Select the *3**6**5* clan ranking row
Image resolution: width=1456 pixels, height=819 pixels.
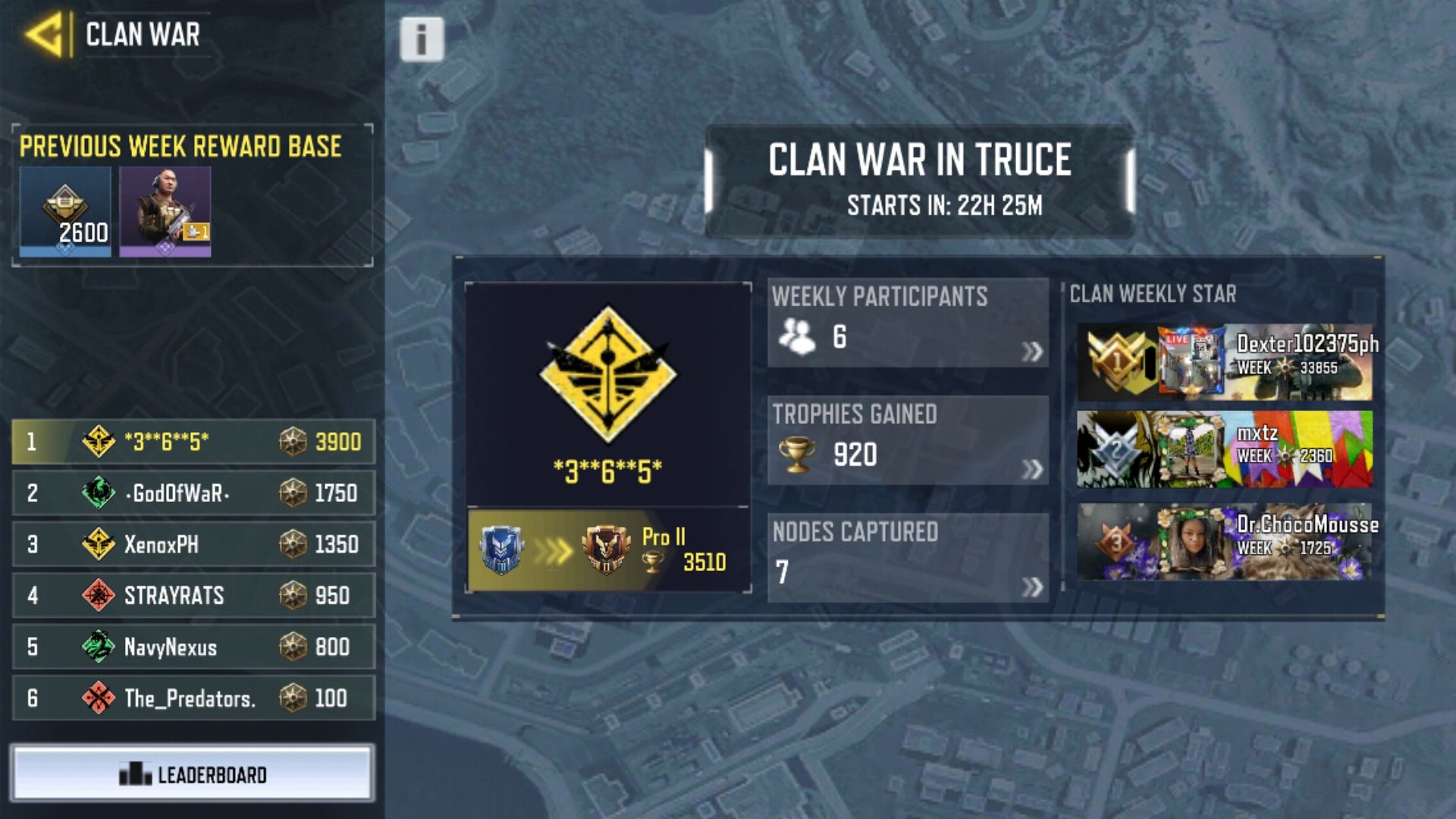click(193, 441)
